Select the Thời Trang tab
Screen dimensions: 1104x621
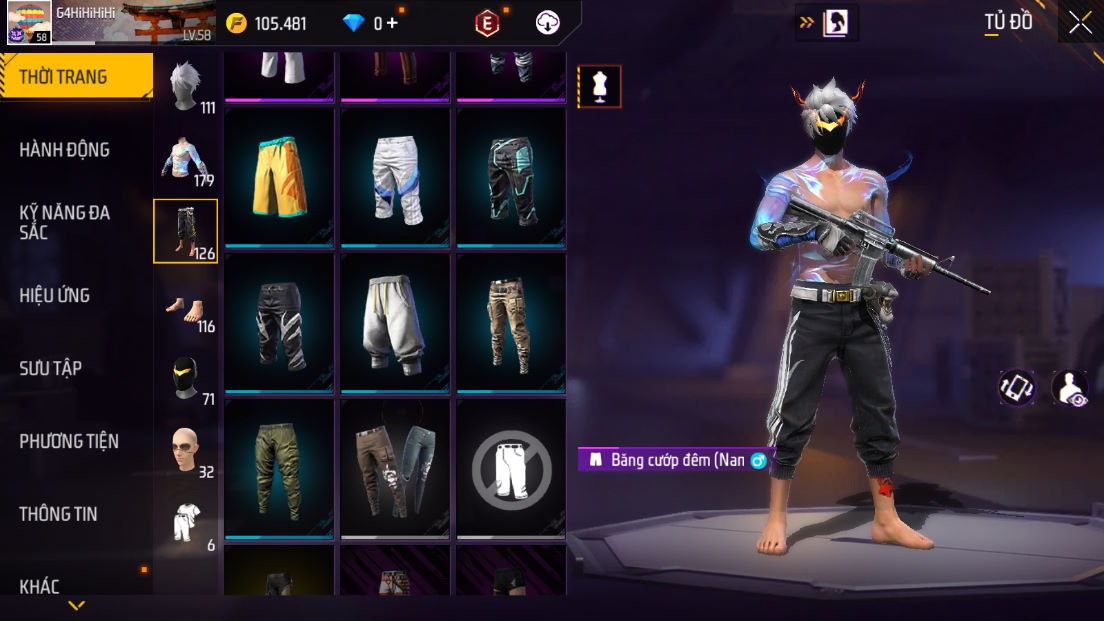point(76,77)
